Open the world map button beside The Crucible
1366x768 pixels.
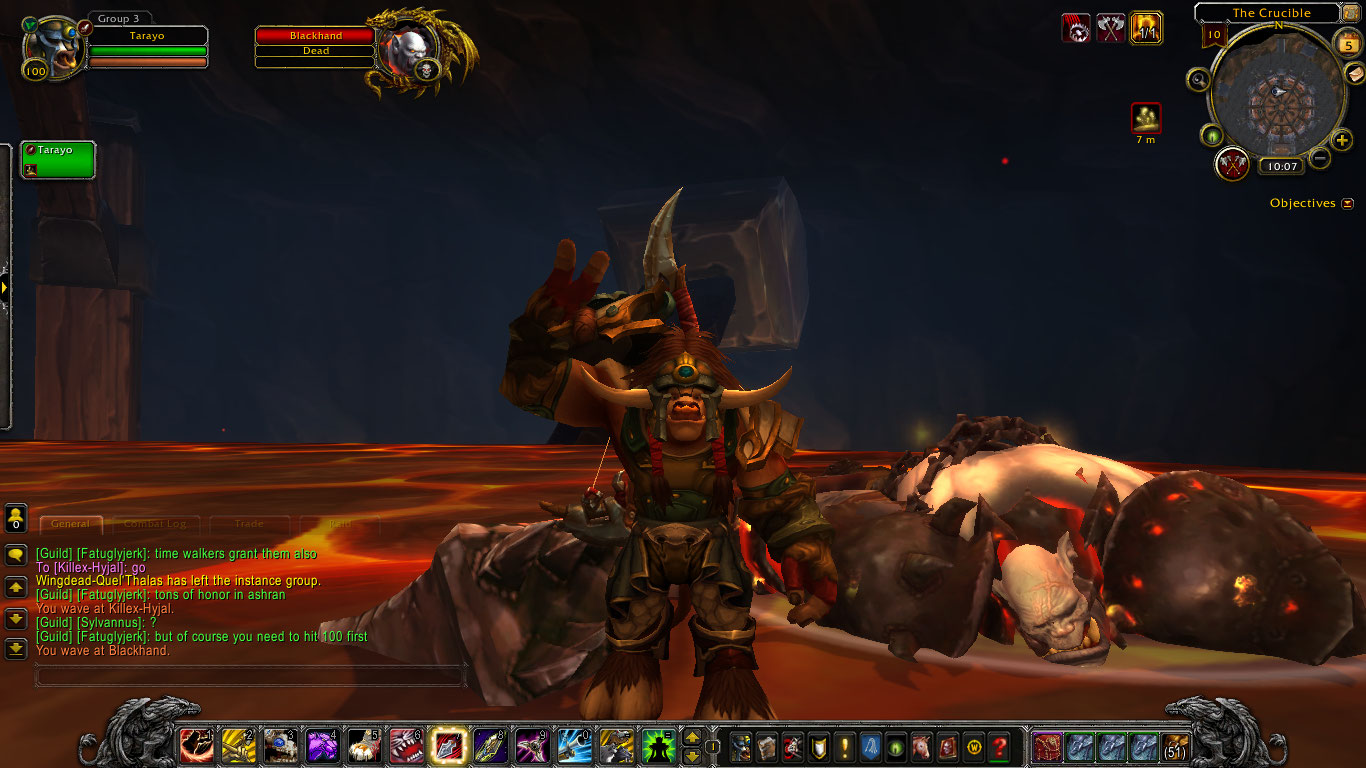pos(1350,13)
